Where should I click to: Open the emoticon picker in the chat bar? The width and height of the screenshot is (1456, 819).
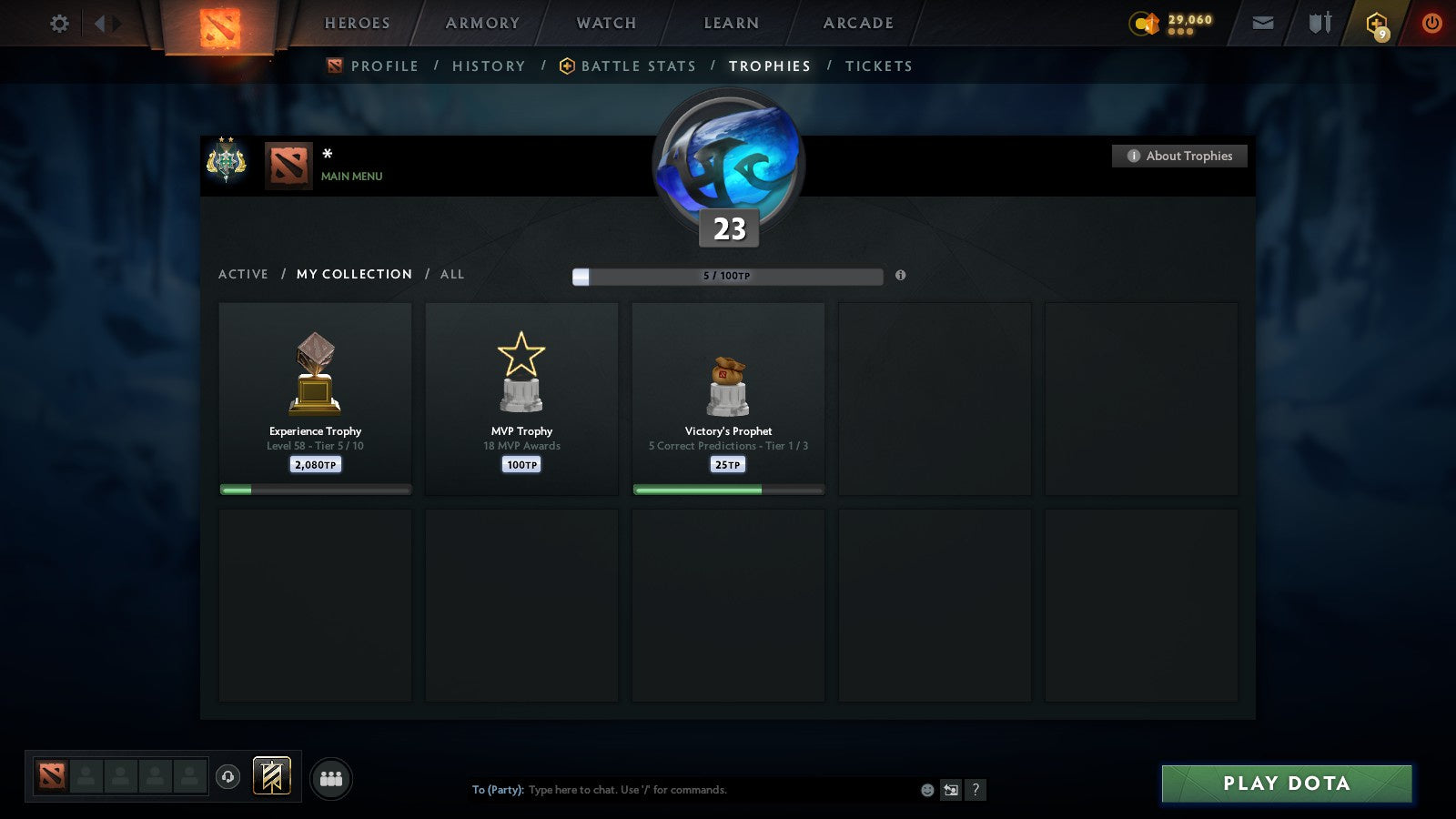(x=926, y=790)
